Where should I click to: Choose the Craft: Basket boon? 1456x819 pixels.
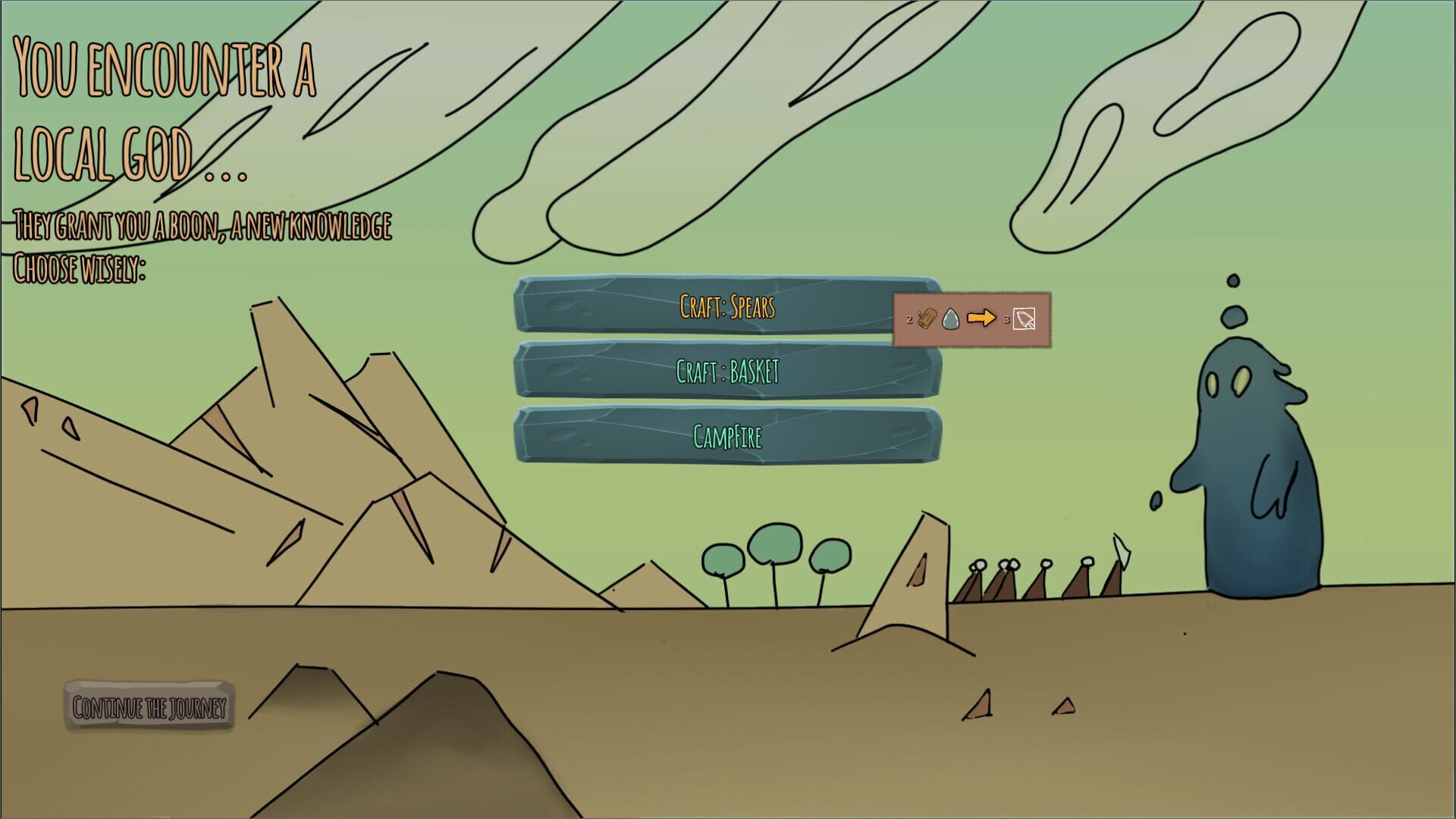[x=728, y=372]
